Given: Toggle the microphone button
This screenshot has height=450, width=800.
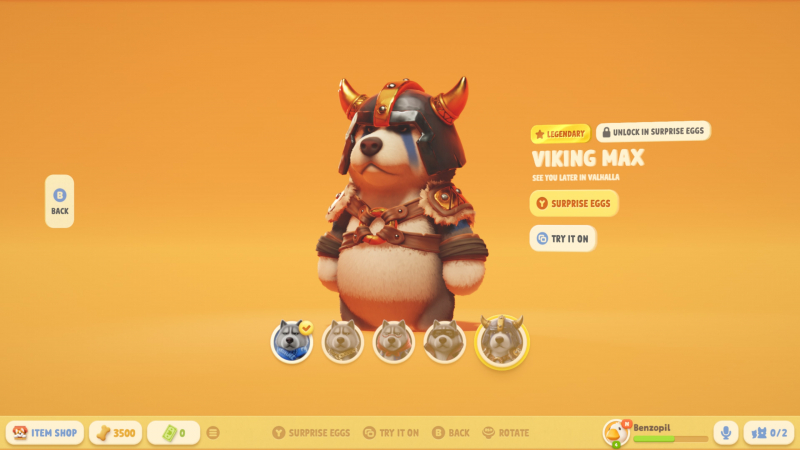Looking at the screenshot, I should coord(726,433).
